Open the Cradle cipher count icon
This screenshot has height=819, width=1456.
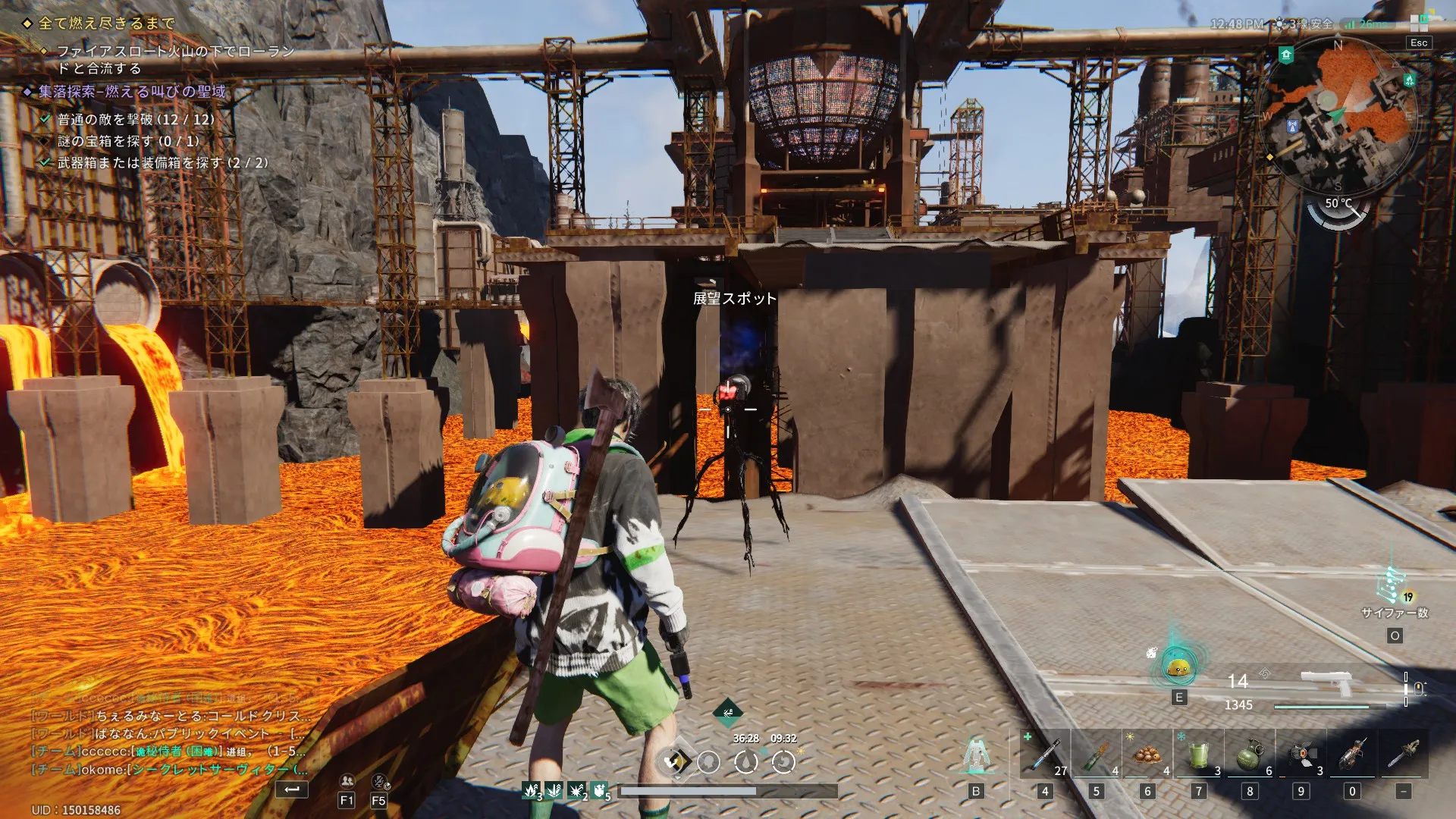click(1392, 585)
